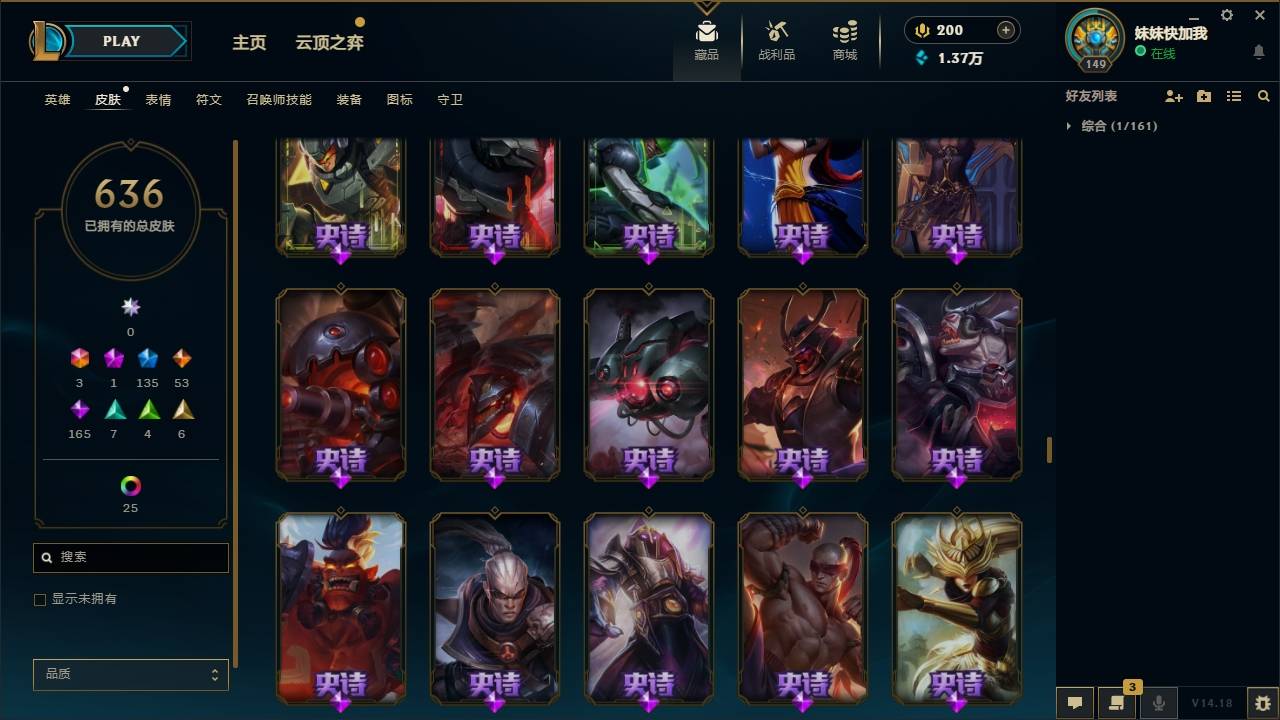Open the friends search icon

point(1264,96)
